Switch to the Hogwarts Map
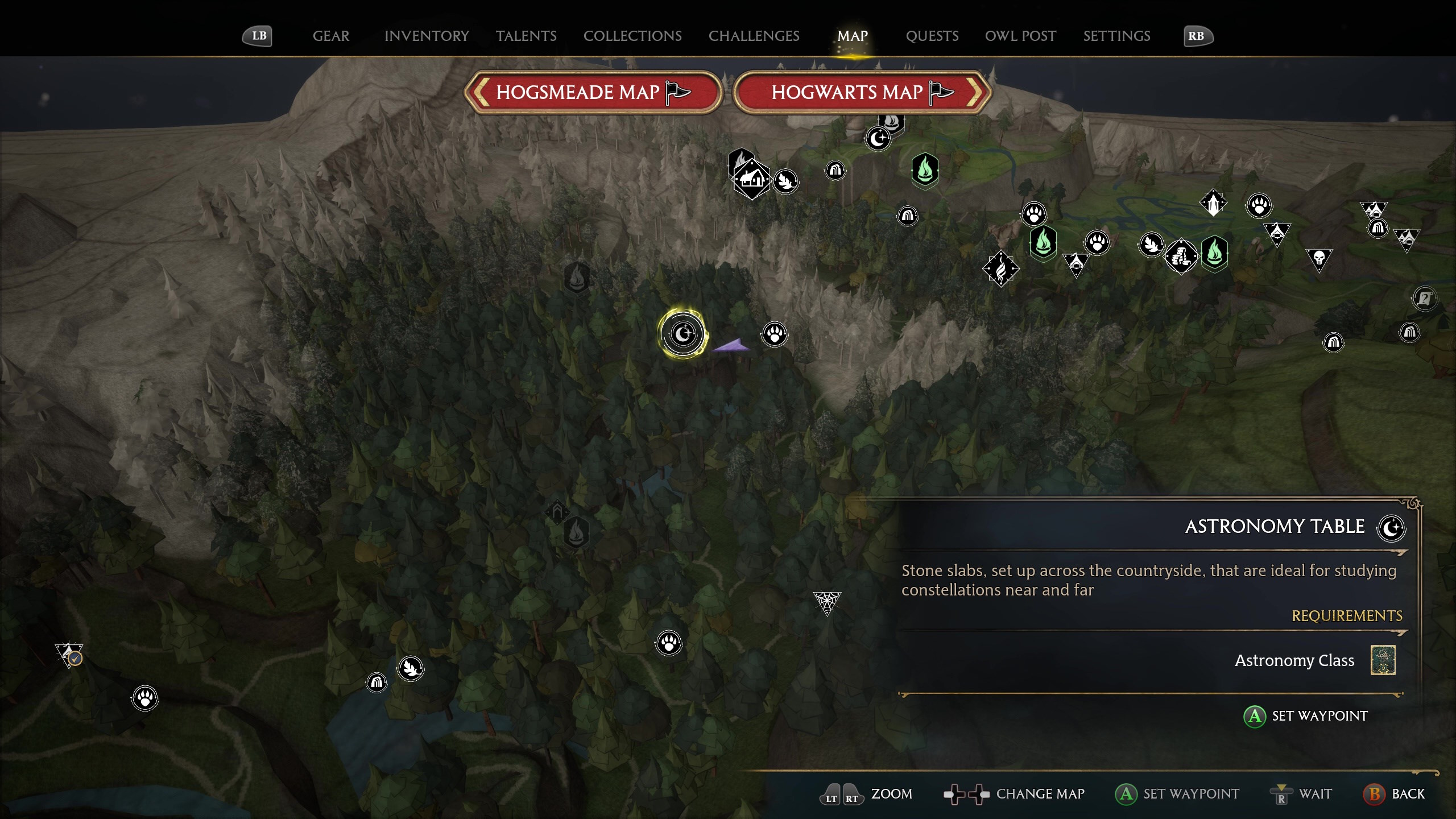Screen dimensions: 1456x819 pyautogui.click(x=862, y=92)
